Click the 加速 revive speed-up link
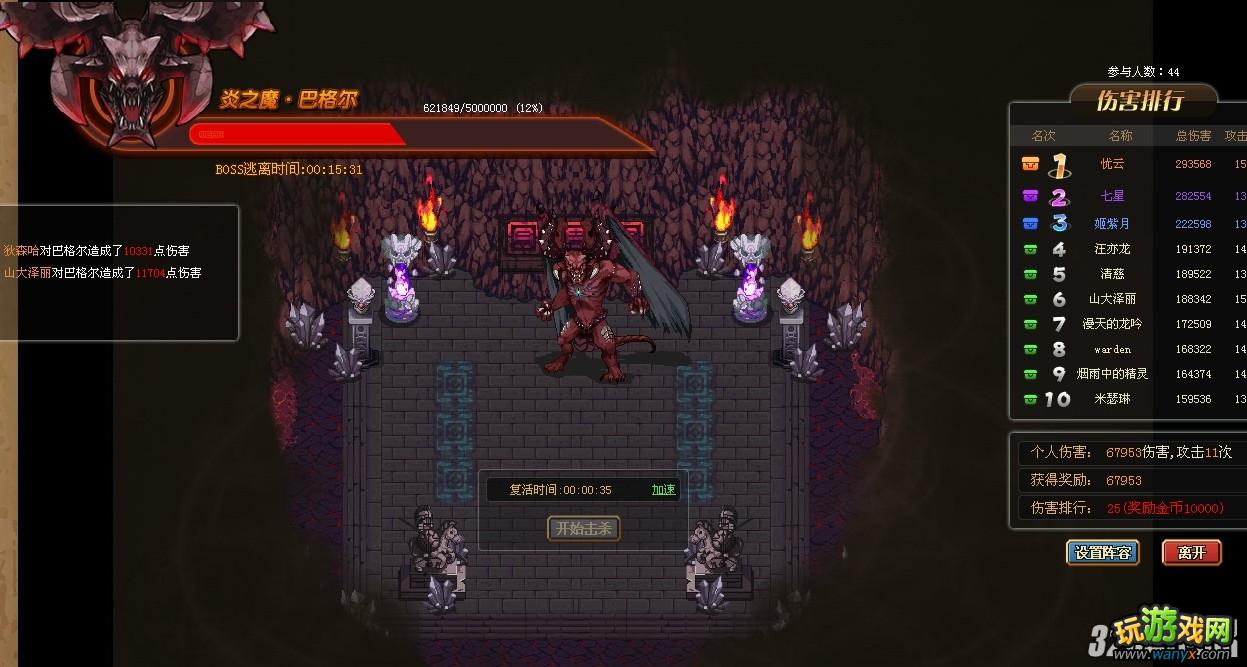 pyautogui.click(x=663, y=490)
